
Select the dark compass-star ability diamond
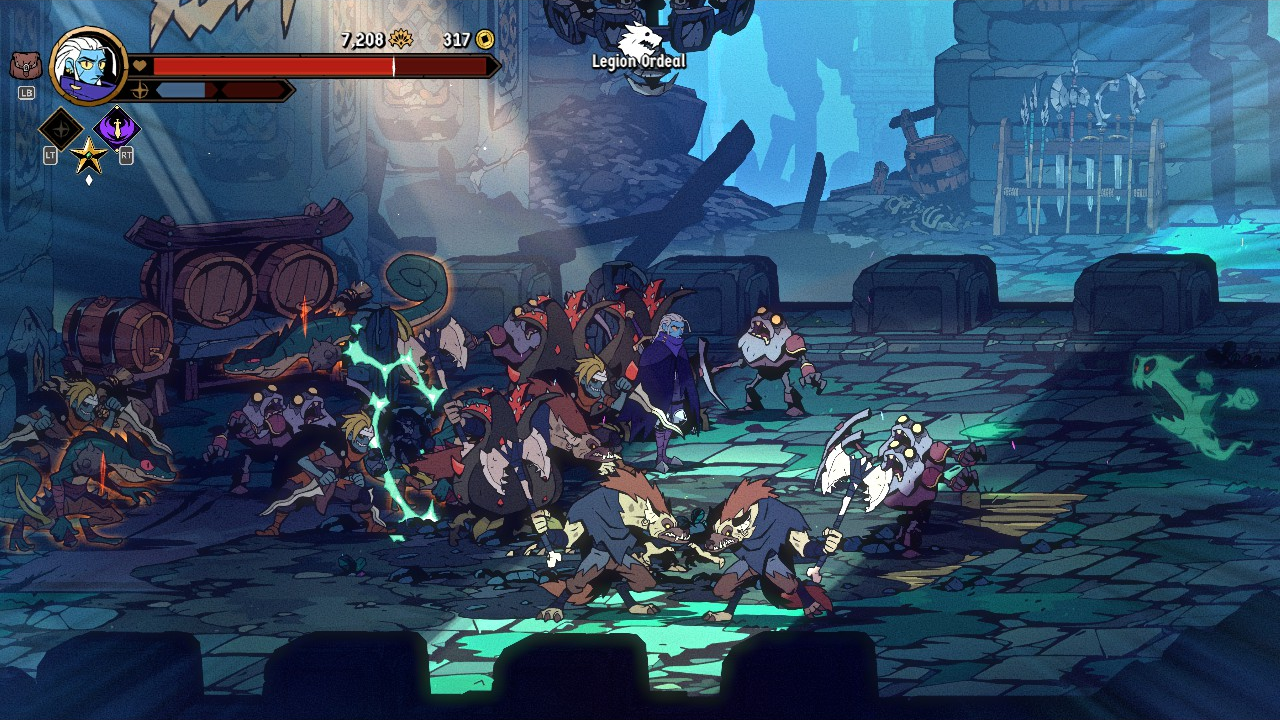pyautogui.click(x=61, y=128)
